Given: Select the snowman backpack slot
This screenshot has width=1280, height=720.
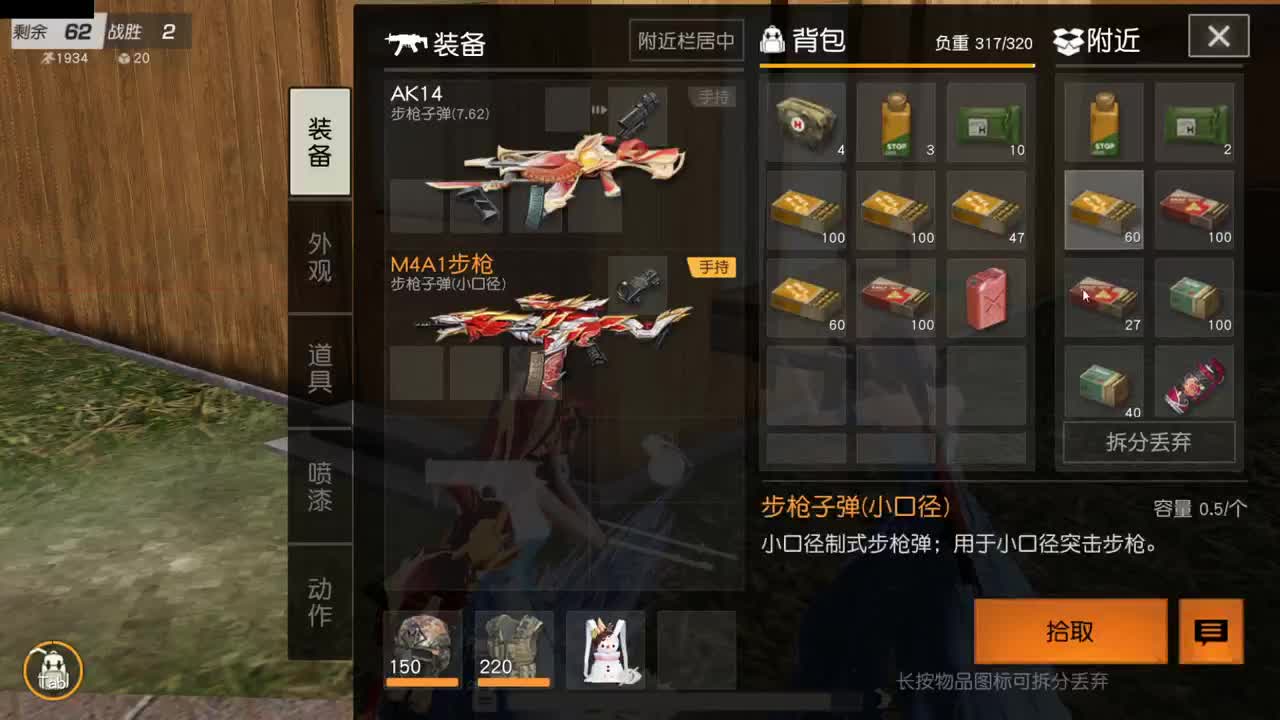Looking at the screenshot, I should click(605, 650).
